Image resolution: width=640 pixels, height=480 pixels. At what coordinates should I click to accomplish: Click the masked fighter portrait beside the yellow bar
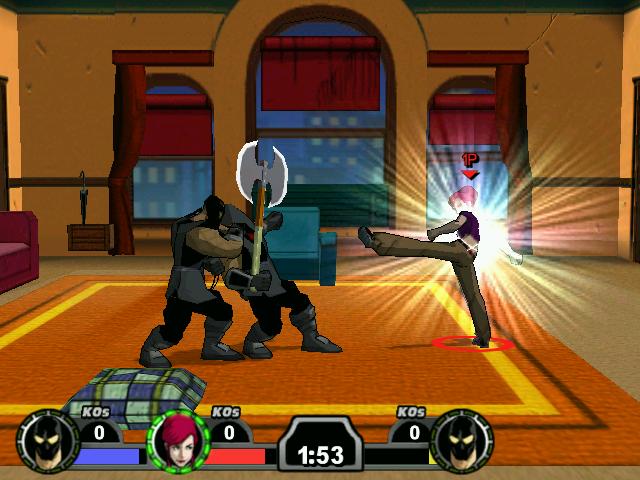[x=463, y=441]
